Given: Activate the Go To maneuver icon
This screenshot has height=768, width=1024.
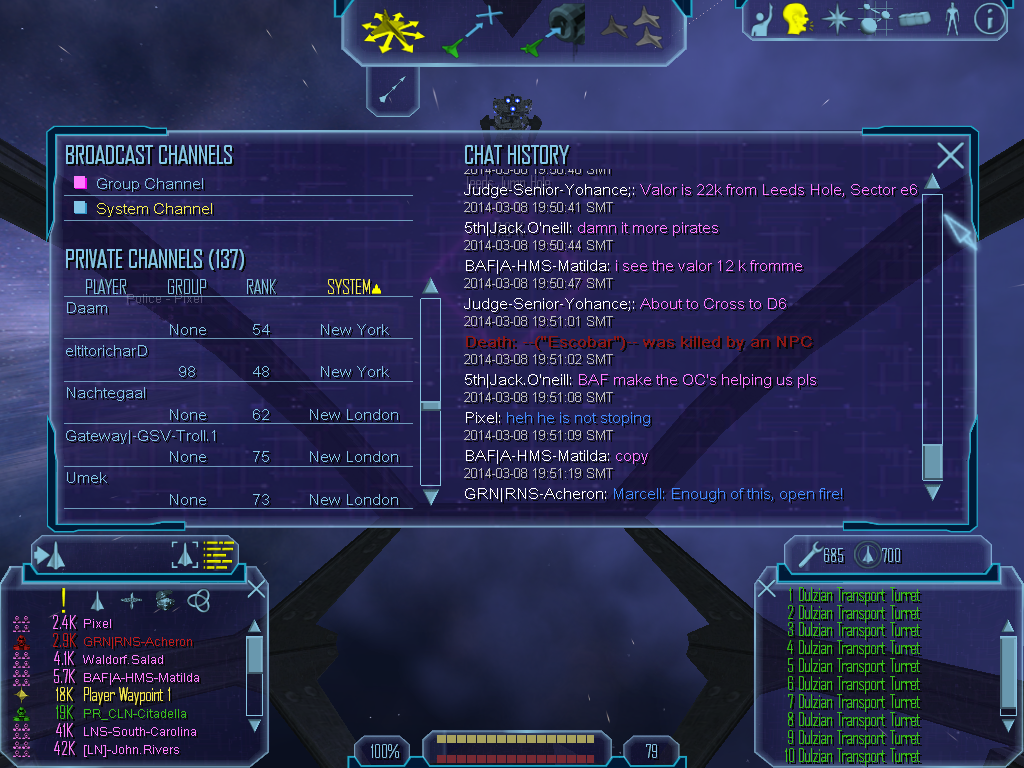Looking at the screenshot, I should [472, 30].
